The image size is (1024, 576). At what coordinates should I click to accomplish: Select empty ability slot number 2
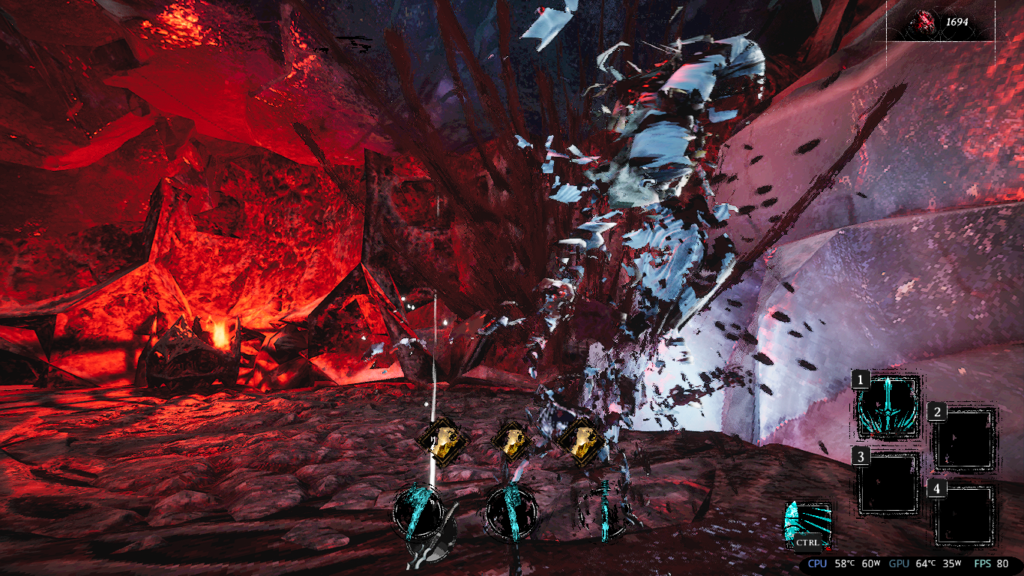963,438
